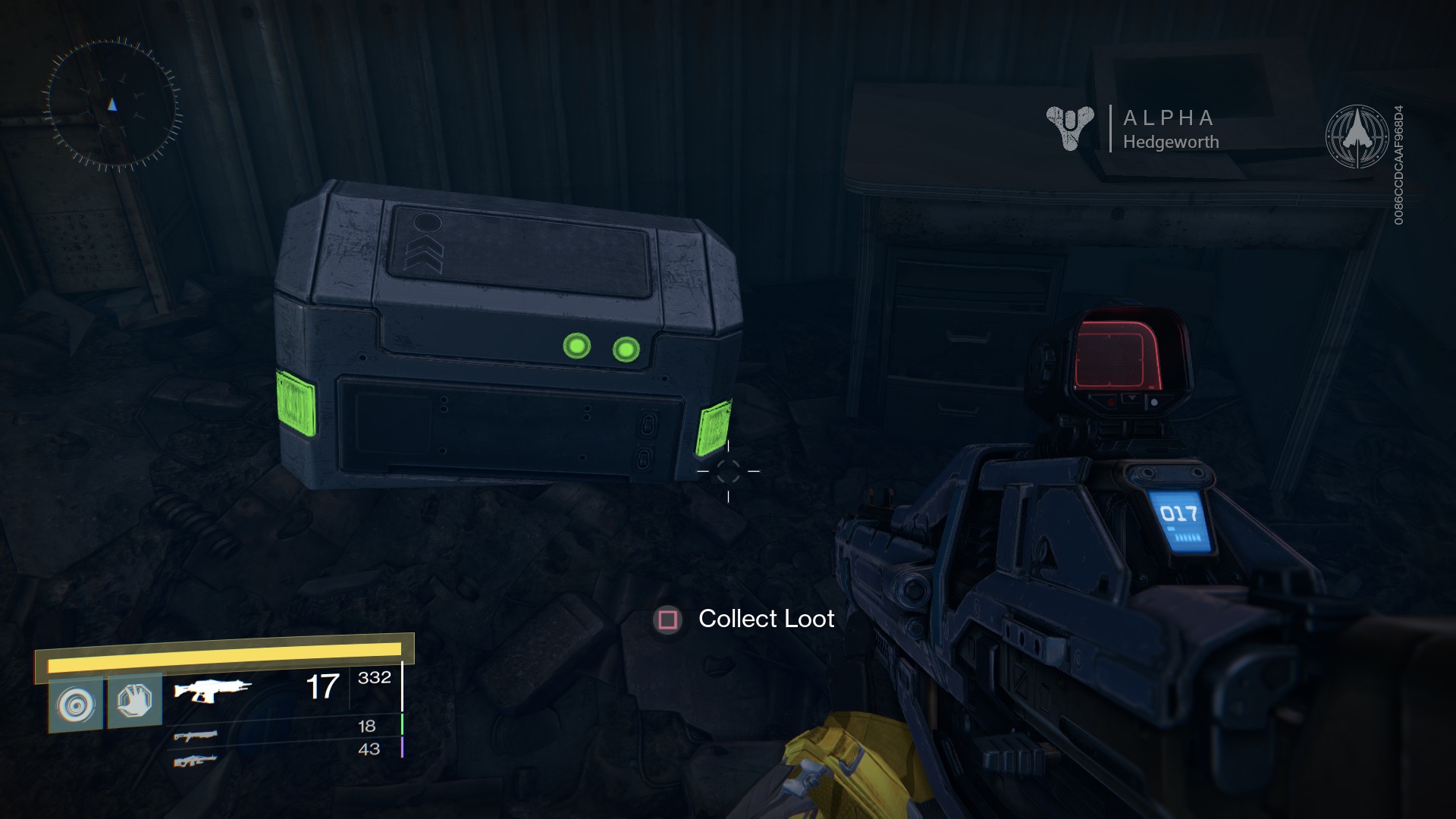
Task: Click the circular motion tracker radar
Action: [x=112, y=104]
